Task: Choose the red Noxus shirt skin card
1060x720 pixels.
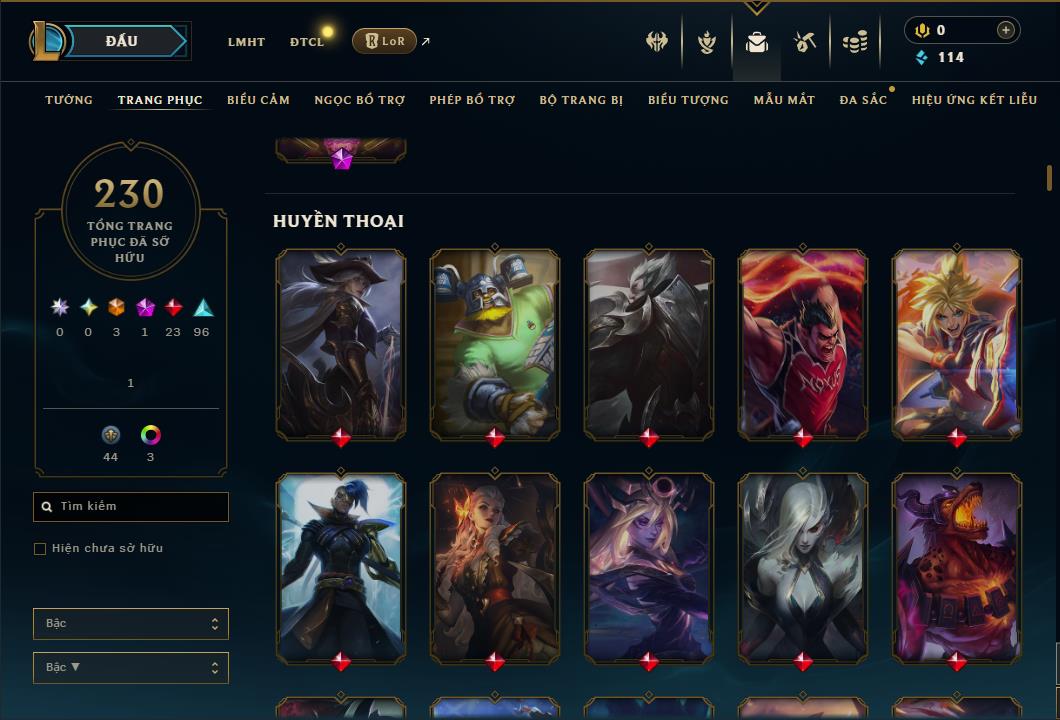Action: click(x=803, y=343)
